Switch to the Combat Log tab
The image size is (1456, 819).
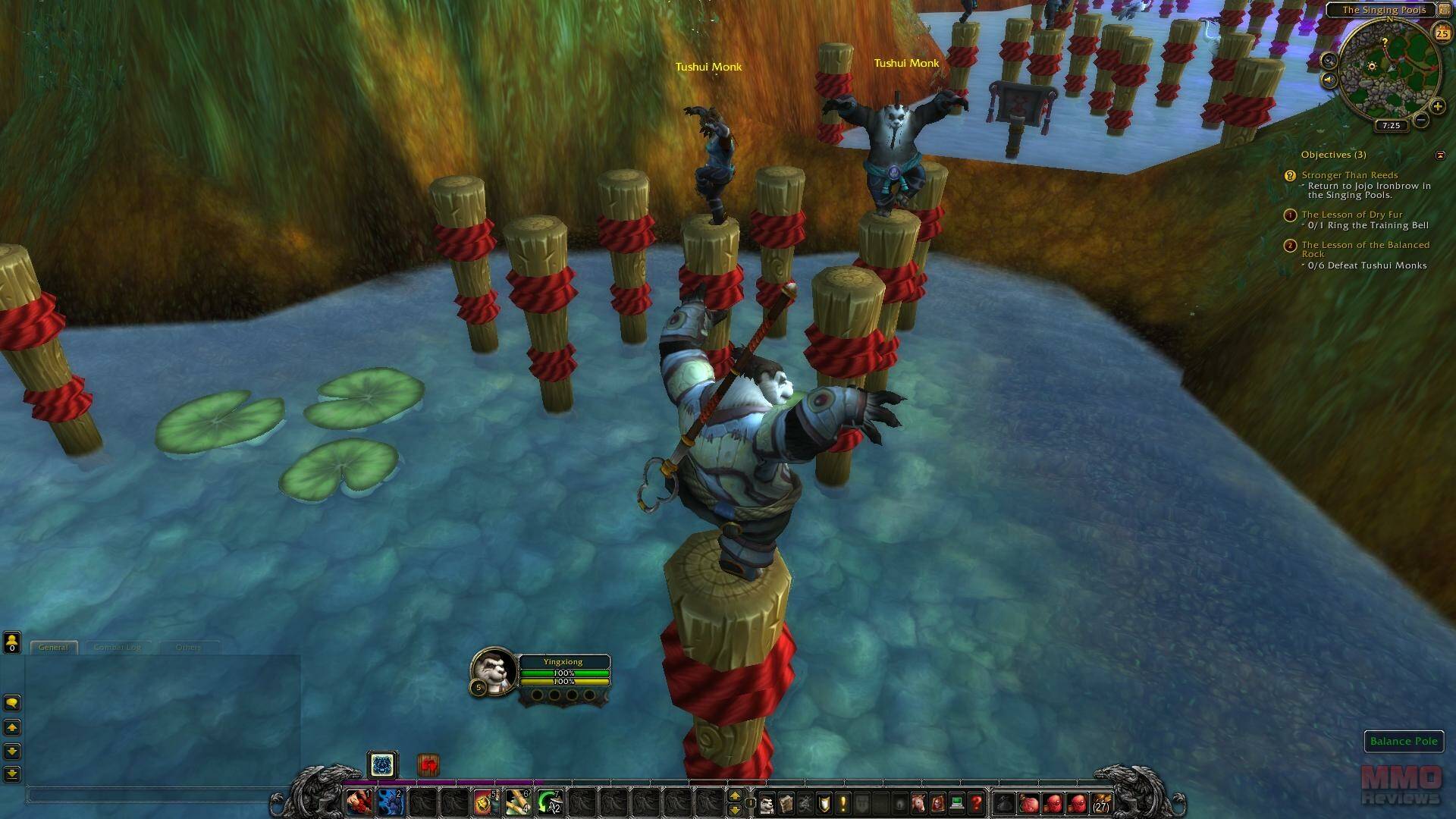pos(117,647)
